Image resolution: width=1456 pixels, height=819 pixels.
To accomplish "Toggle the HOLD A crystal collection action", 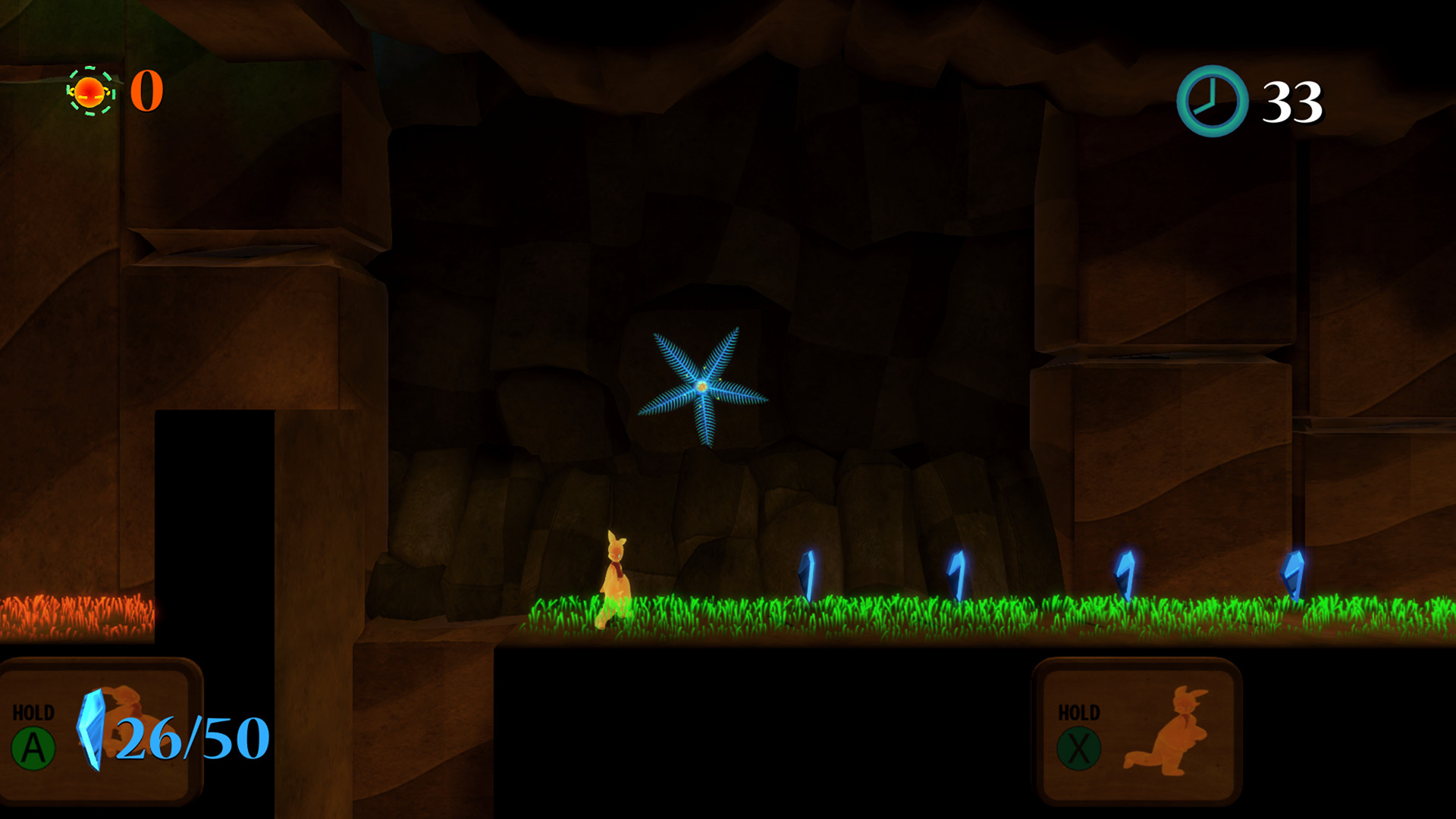I will pyautogui.click(x=33, y=747).
